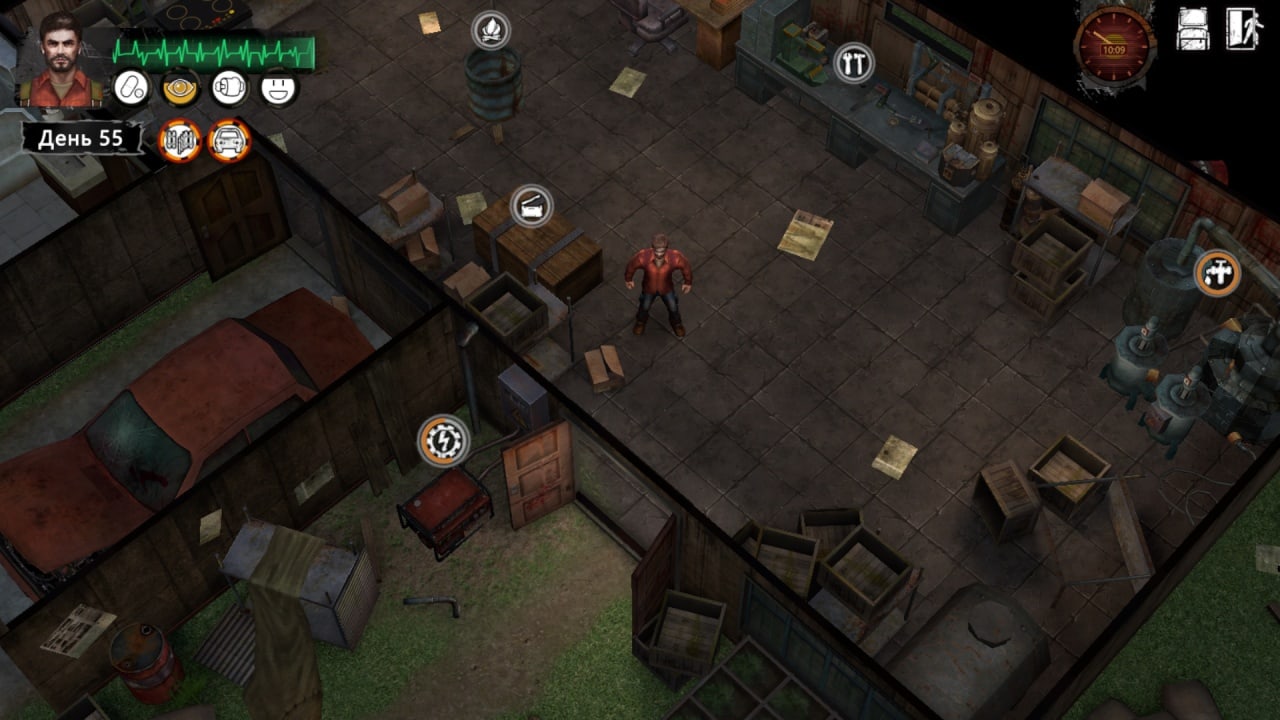
Task: Activate the radio marker above the crate
Action: point(531,206)
